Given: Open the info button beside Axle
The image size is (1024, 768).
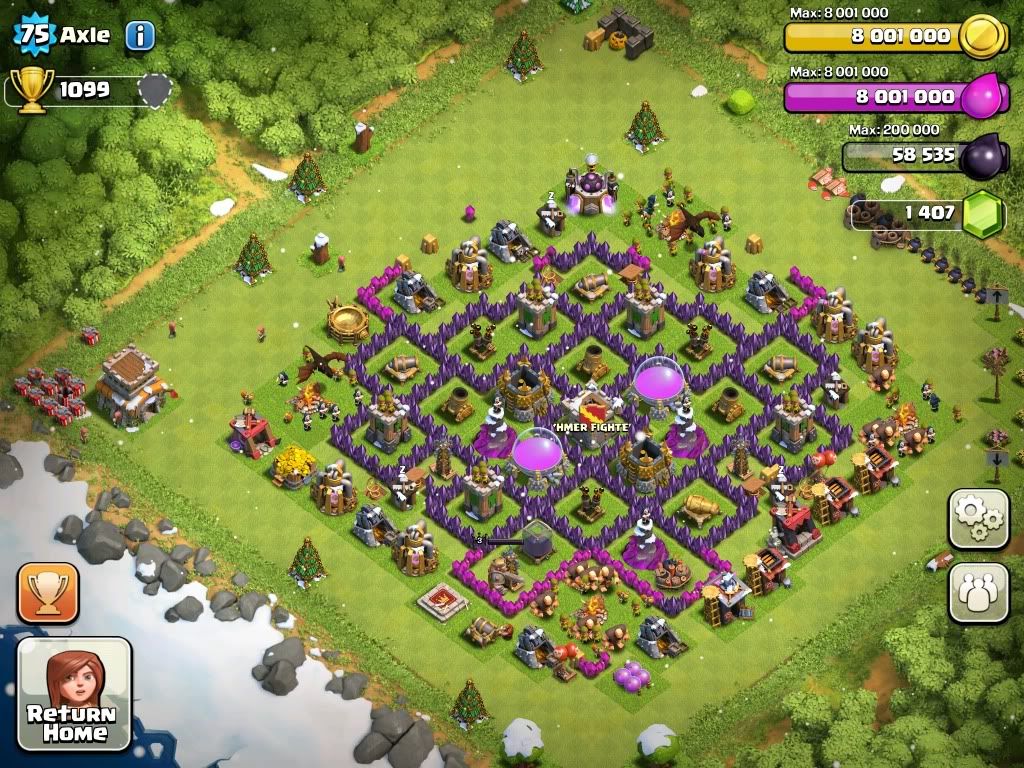Looking at the screenshot, I should pyautogui.click(x=140, y=36).
